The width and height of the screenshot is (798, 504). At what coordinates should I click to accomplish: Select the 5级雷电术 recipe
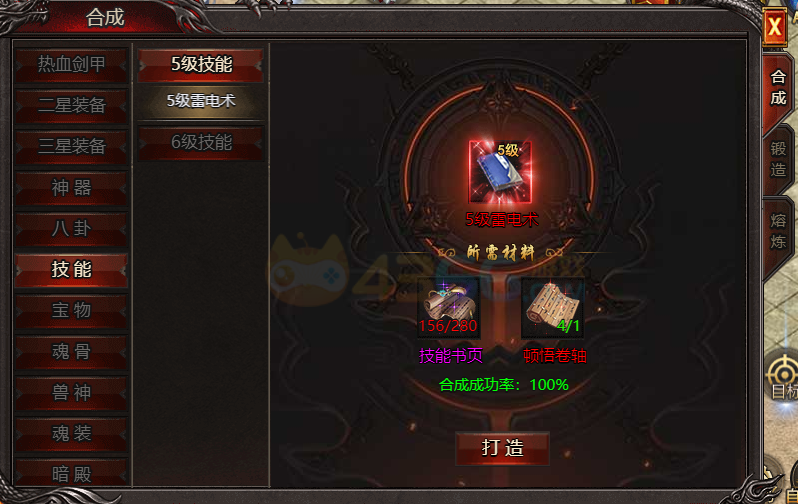(201, 100)
